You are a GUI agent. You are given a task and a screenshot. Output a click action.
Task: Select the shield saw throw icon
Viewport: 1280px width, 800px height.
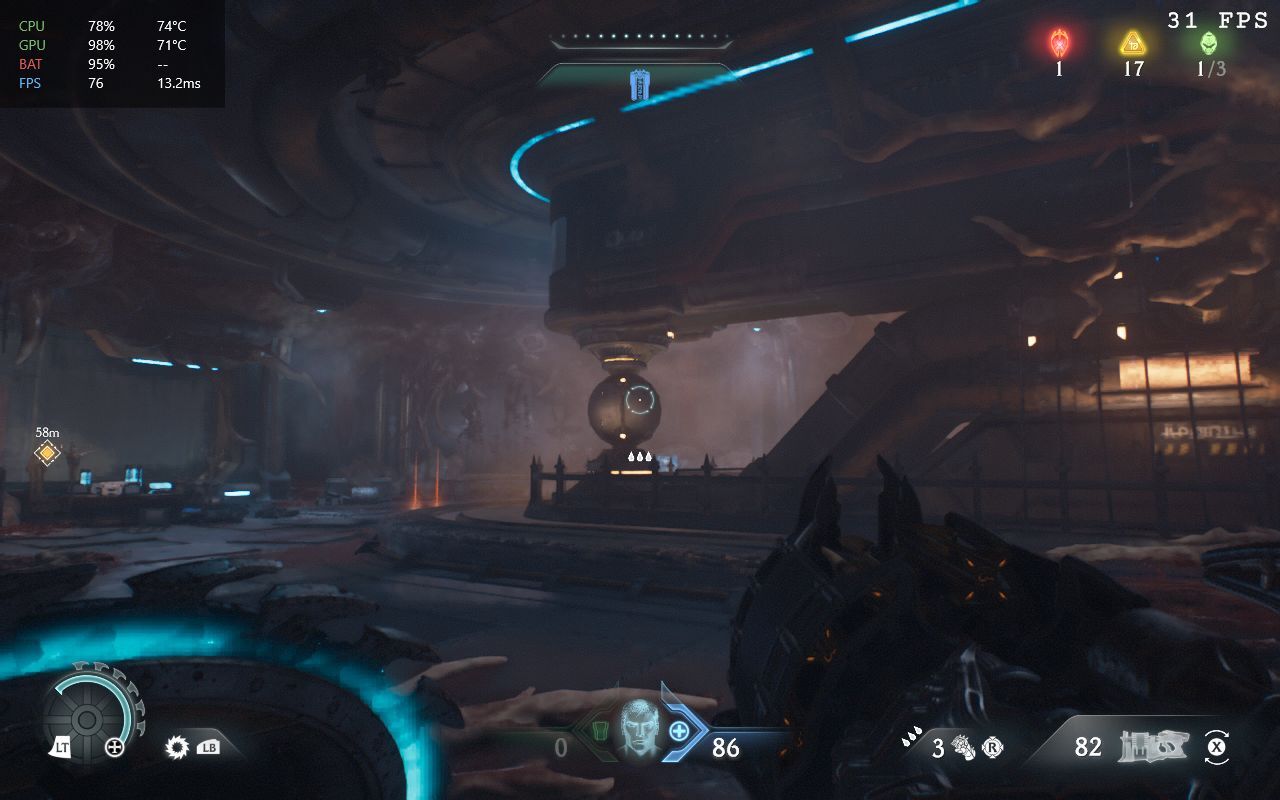[x=178, y=746]
